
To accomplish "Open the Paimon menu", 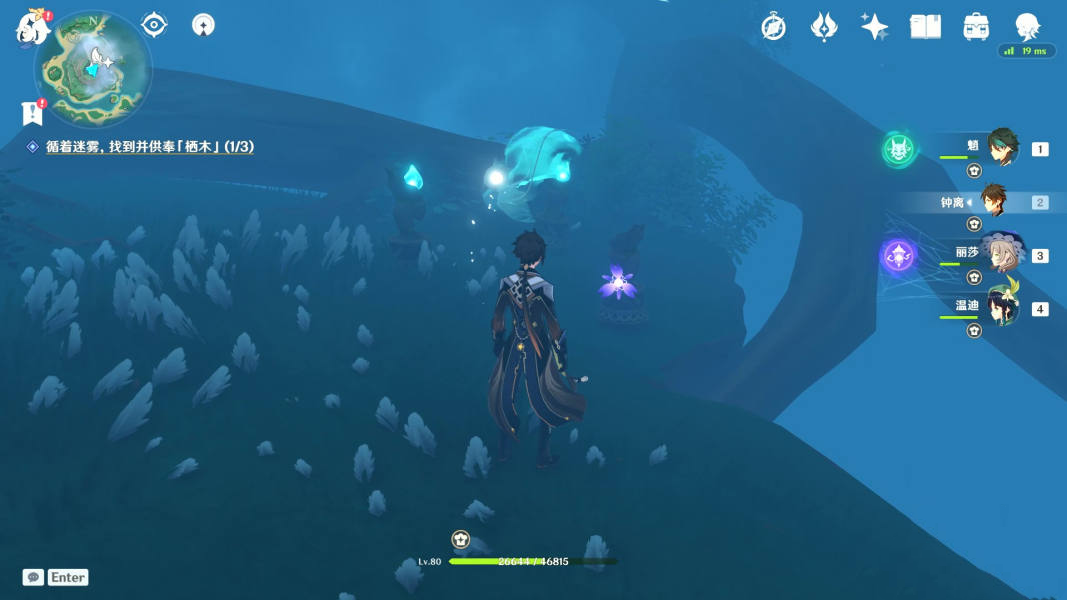I will (x=33, y=28).
